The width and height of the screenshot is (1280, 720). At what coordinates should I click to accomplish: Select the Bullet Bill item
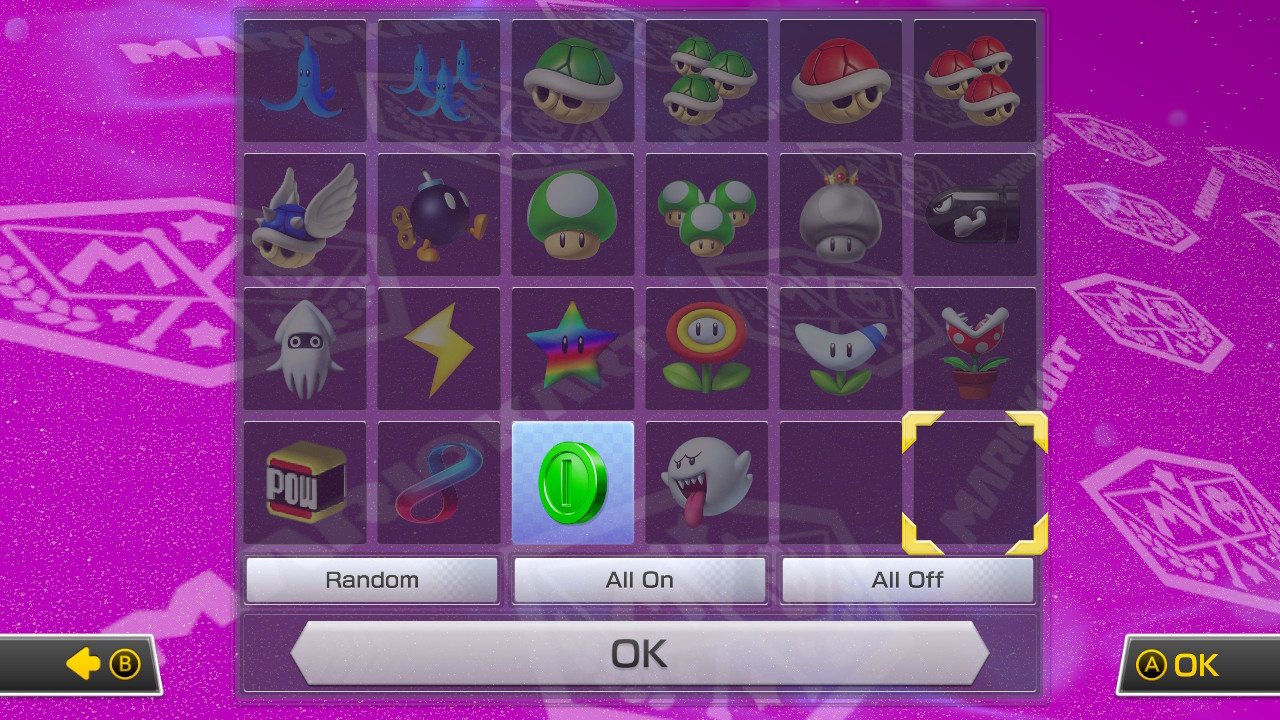[975, 214]
